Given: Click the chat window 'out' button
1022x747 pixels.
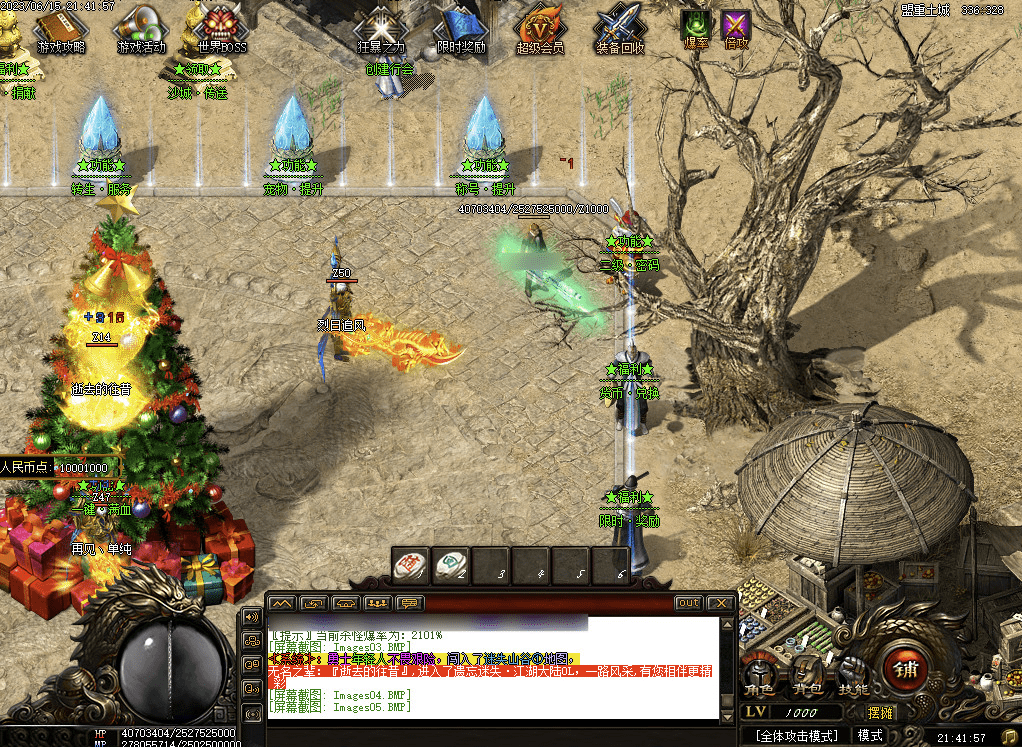Looking at the screenshot, I should click(688, 603).
